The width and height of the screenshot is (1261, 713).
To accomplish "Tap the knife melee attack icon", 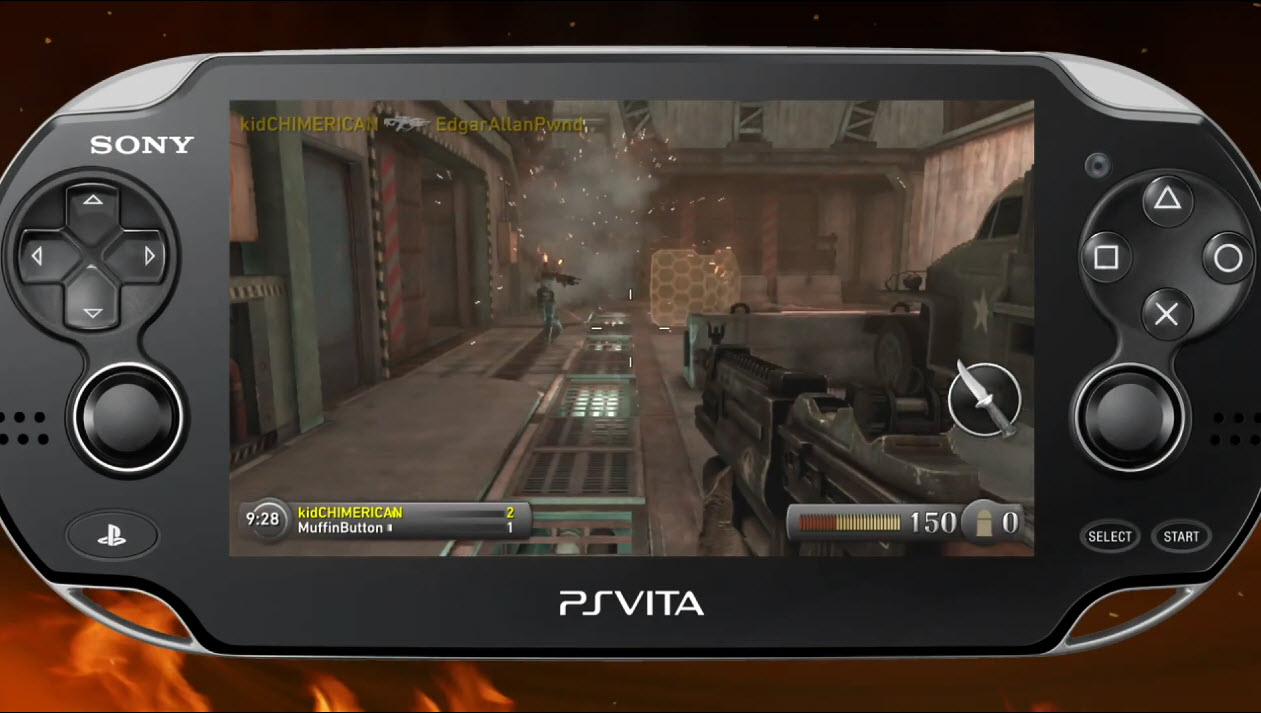I will click(984, 399).
